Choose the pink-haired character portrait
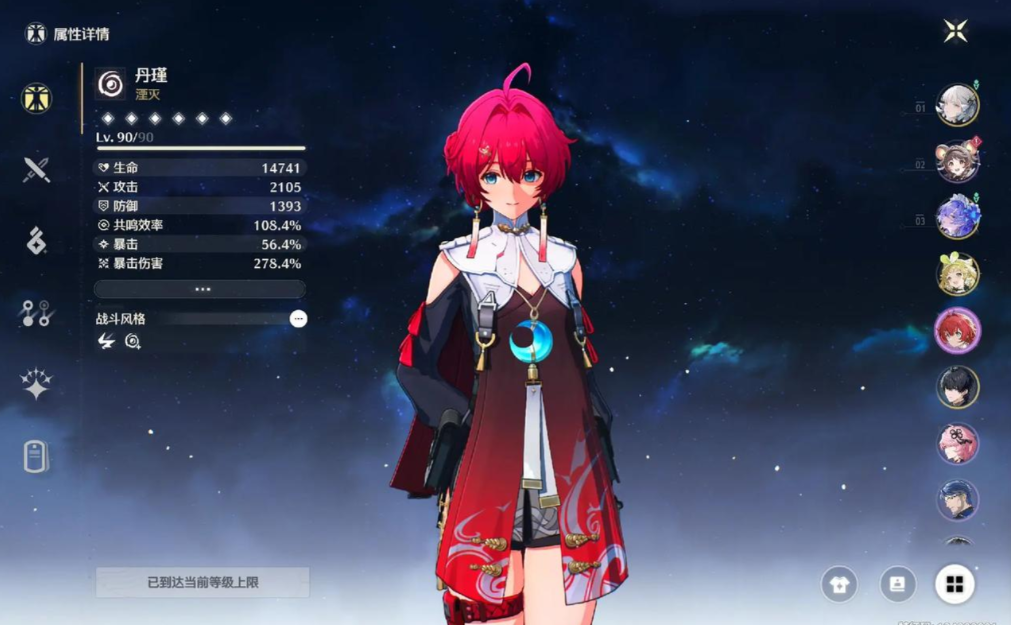 pyautogui.click(x=957, y=443)
